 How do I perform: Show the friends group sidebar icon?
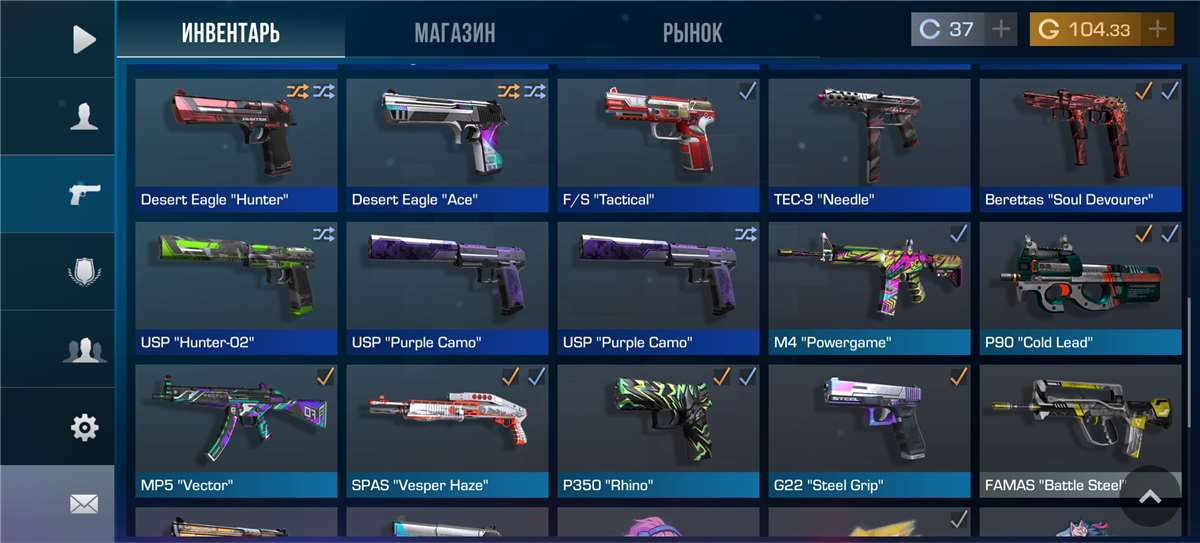coord(84,350)
